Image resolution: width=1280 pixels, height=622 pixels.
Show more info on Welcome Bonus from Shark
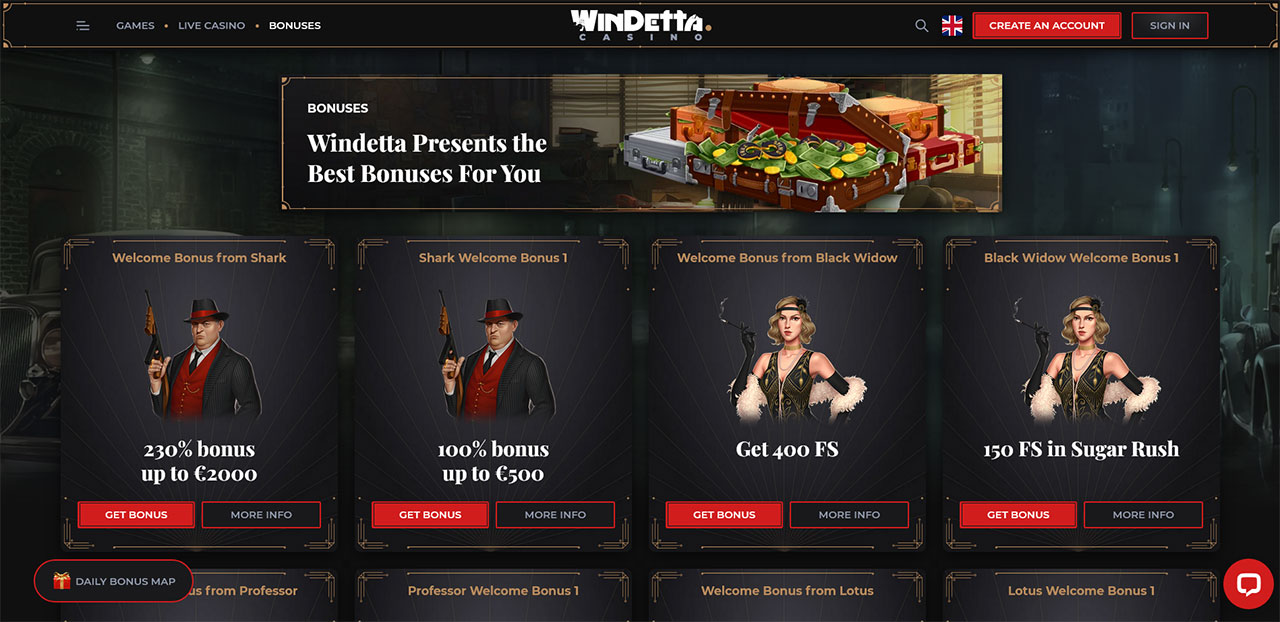coord(261,515)
